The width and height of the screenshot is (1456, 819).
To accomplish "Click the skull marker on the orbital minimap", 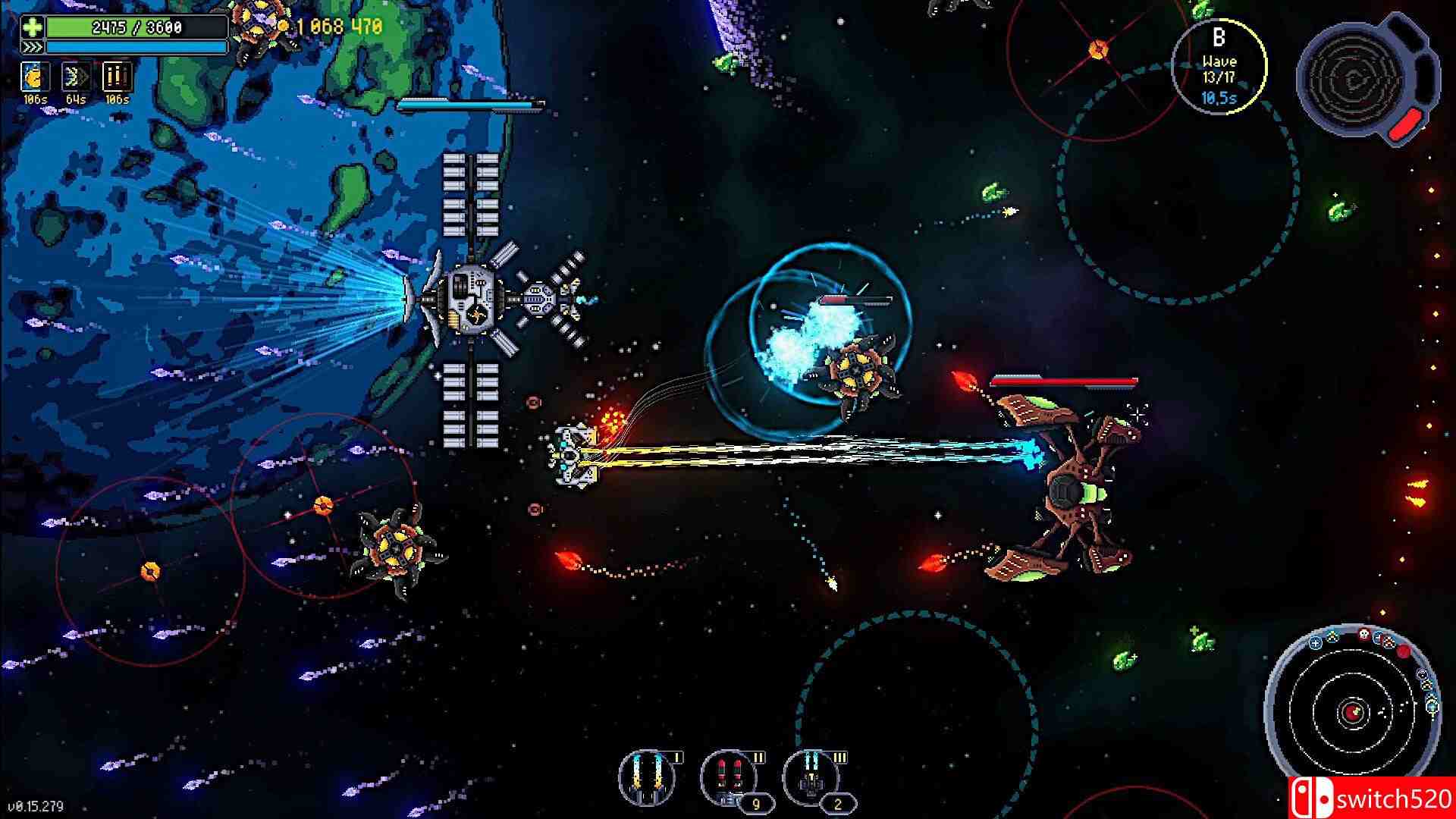I will 1364,634.
